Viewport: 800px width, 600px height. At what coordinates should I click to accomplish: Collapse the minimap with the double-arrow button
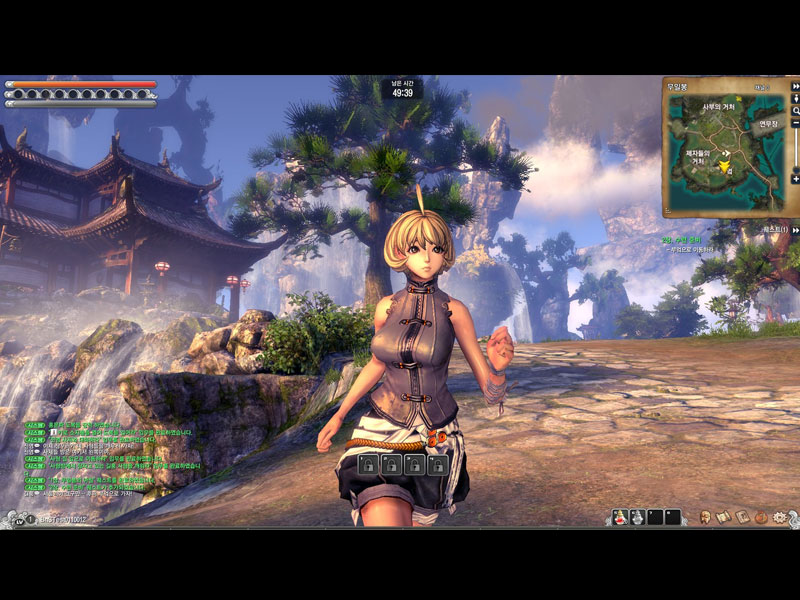(796, 86)
